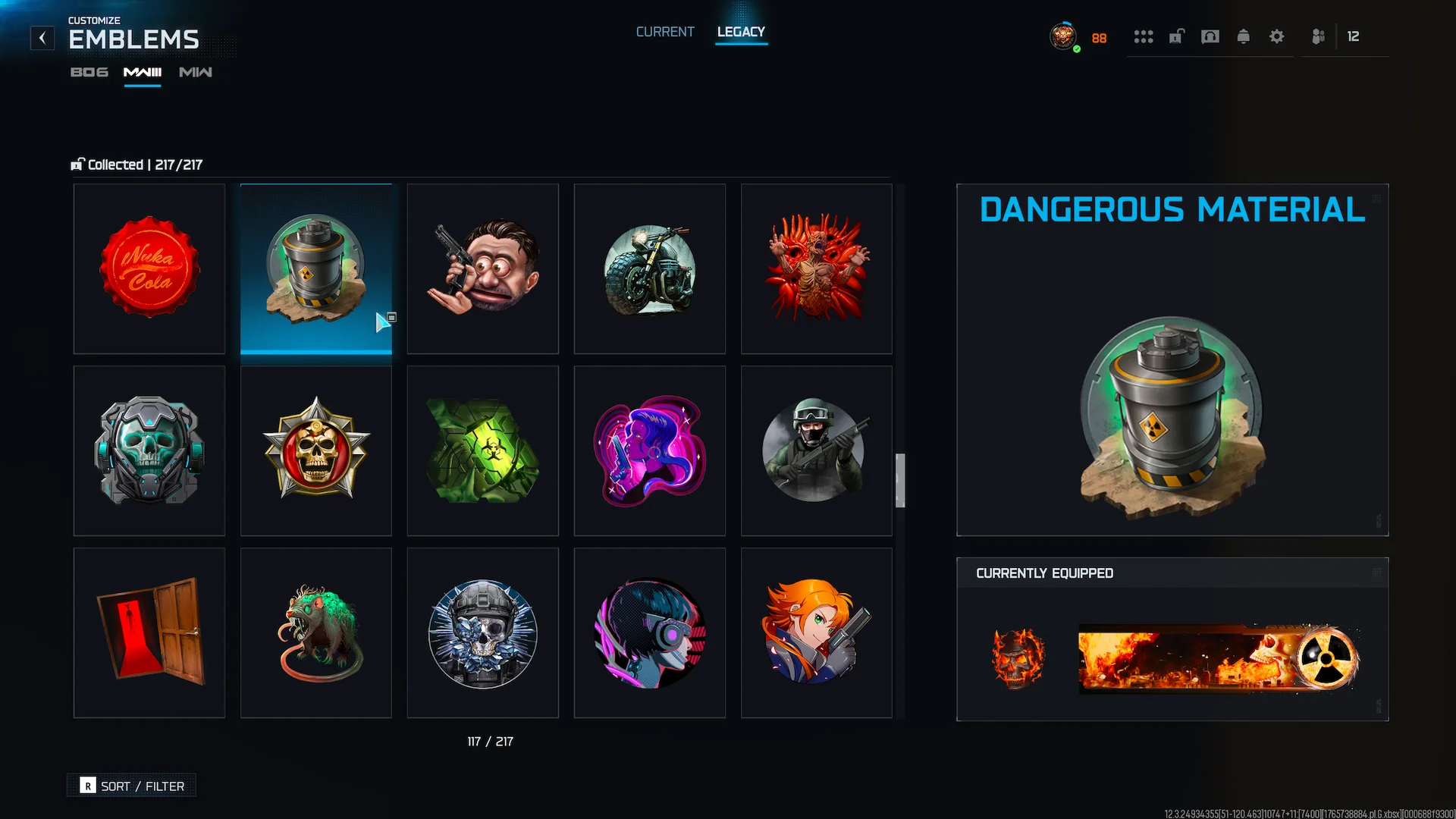Viewport: 1456px width, 819px height.
Task: Choose the motorcycle emblem
Action: click(650, 268)
